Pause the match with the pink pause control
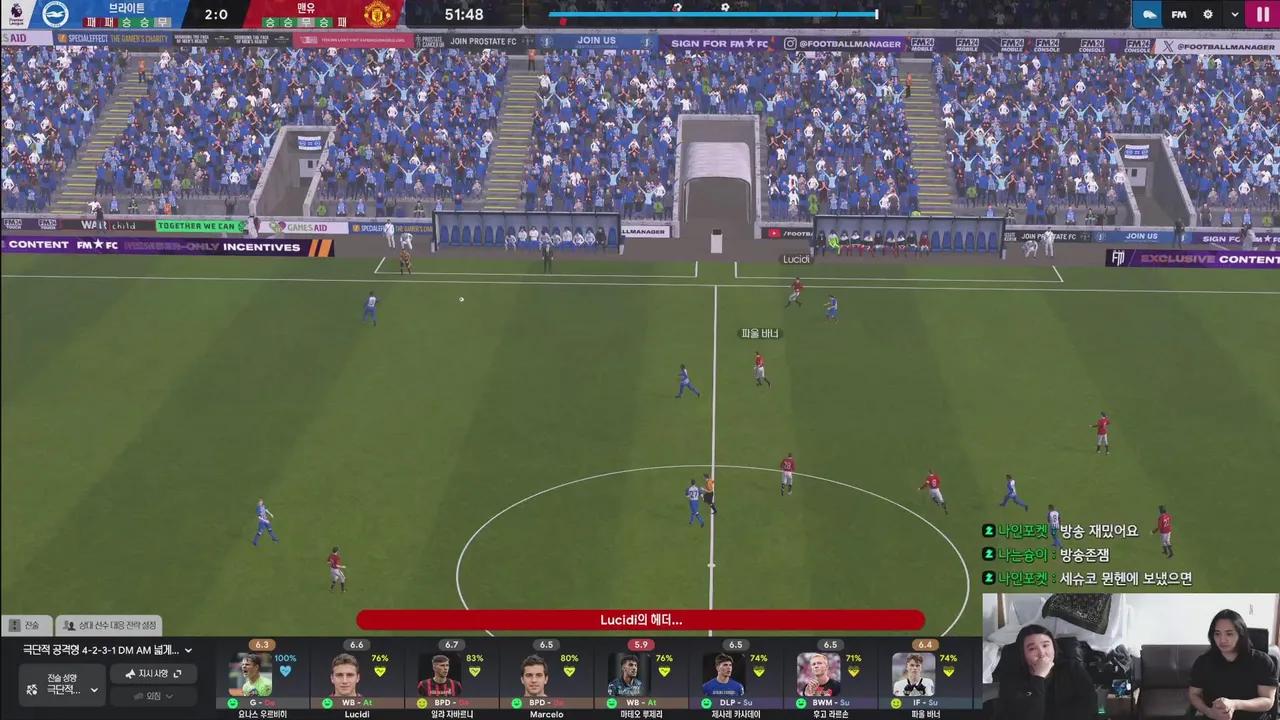Screen dimensions: 1280x720 (x=1262, y=14)
